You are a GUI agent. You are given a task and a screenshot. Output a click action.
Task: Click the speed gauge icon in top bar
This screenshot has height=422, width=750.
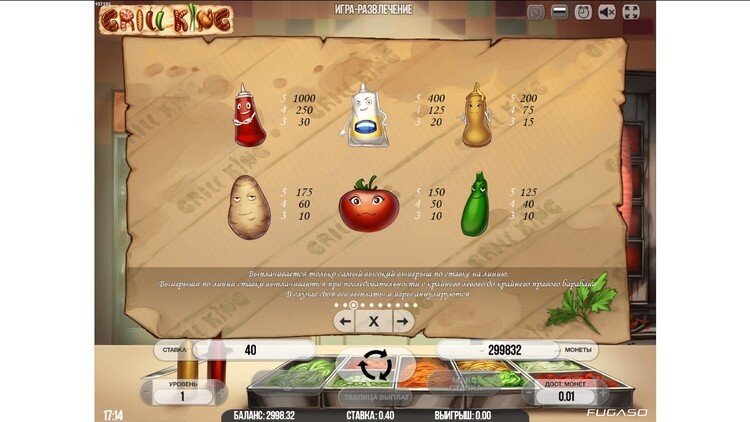[537, 12]
